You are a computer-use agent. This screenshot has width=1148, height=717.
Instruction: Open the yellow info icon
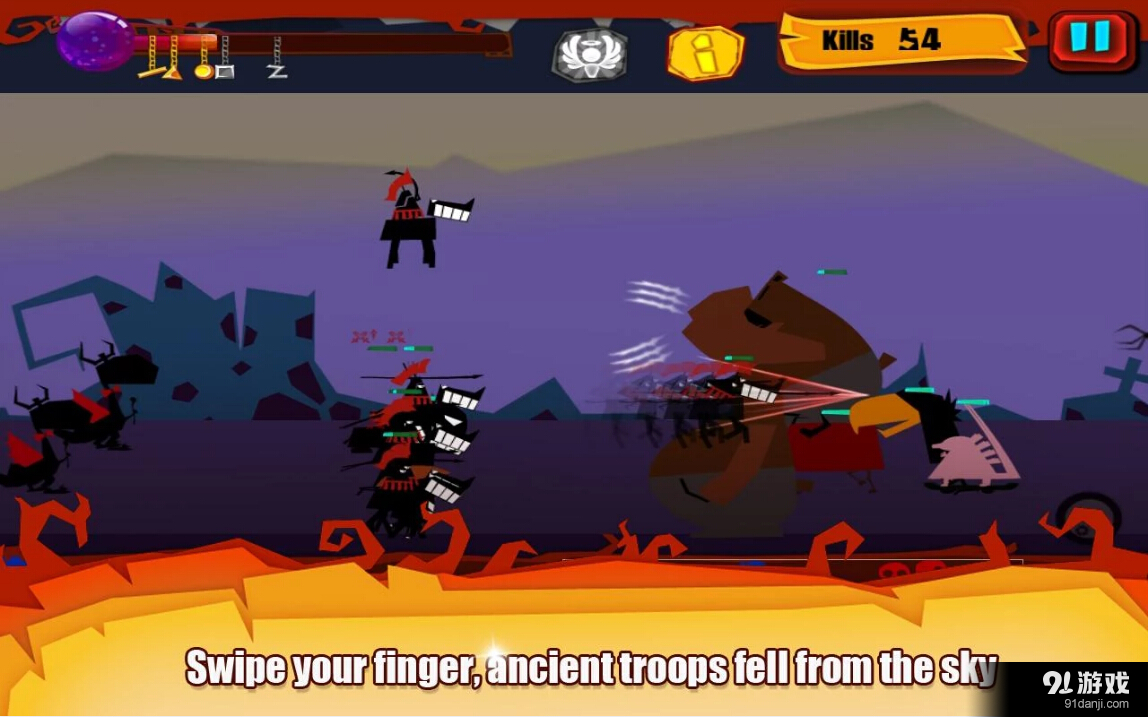(706, 53)
